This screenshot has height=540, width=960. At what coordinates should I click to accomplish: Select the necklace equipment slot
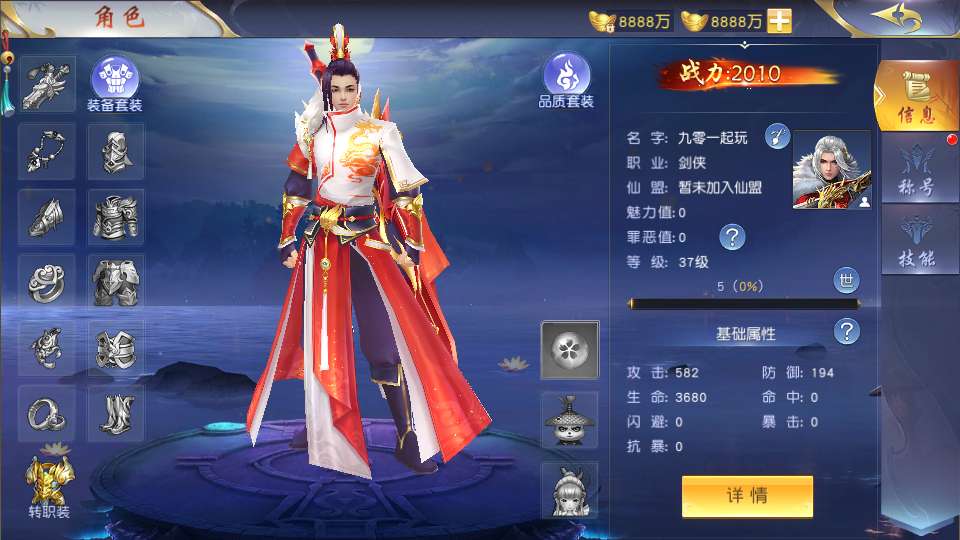click(47, 151)
